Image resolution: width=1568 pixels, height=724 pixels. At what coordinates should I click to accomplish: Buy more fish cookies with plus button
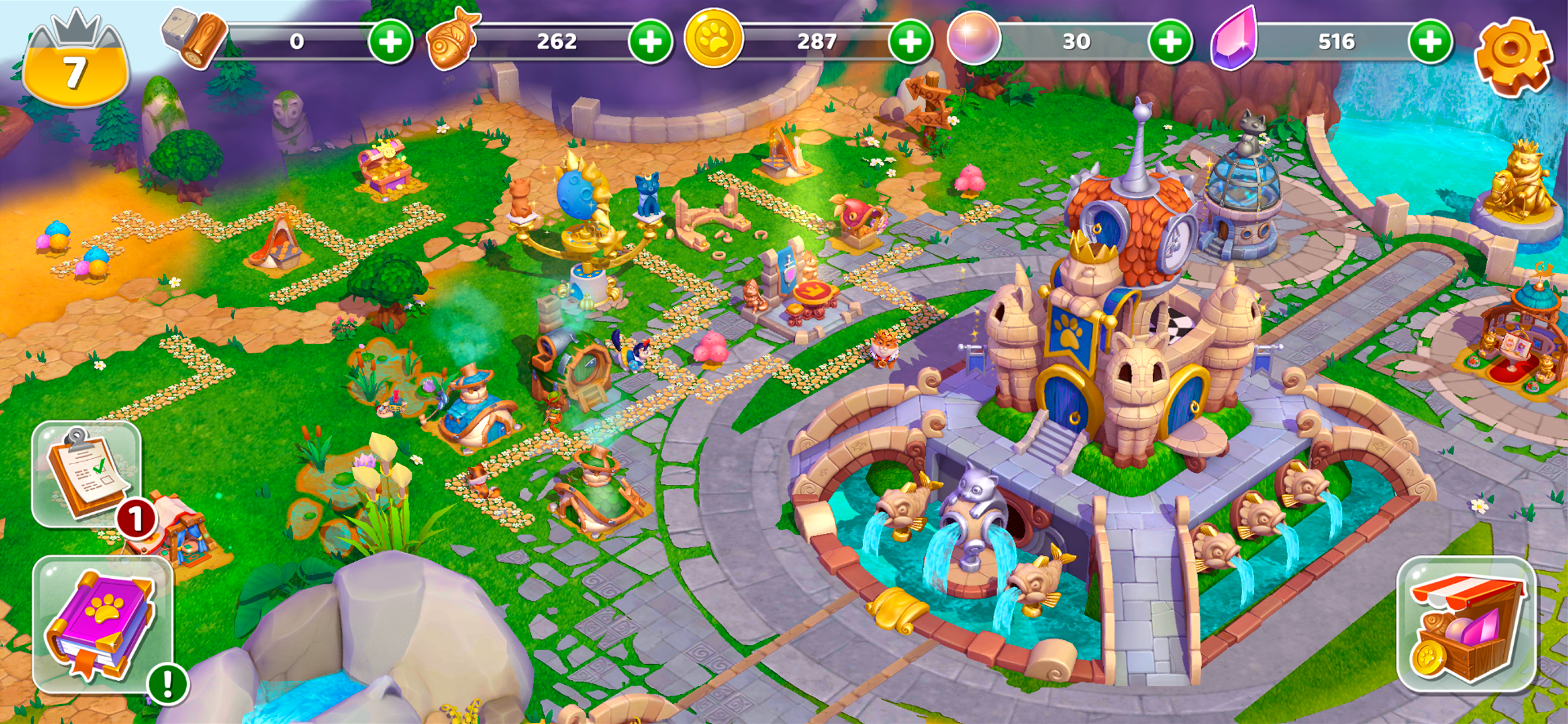click(x=650, y=41)
